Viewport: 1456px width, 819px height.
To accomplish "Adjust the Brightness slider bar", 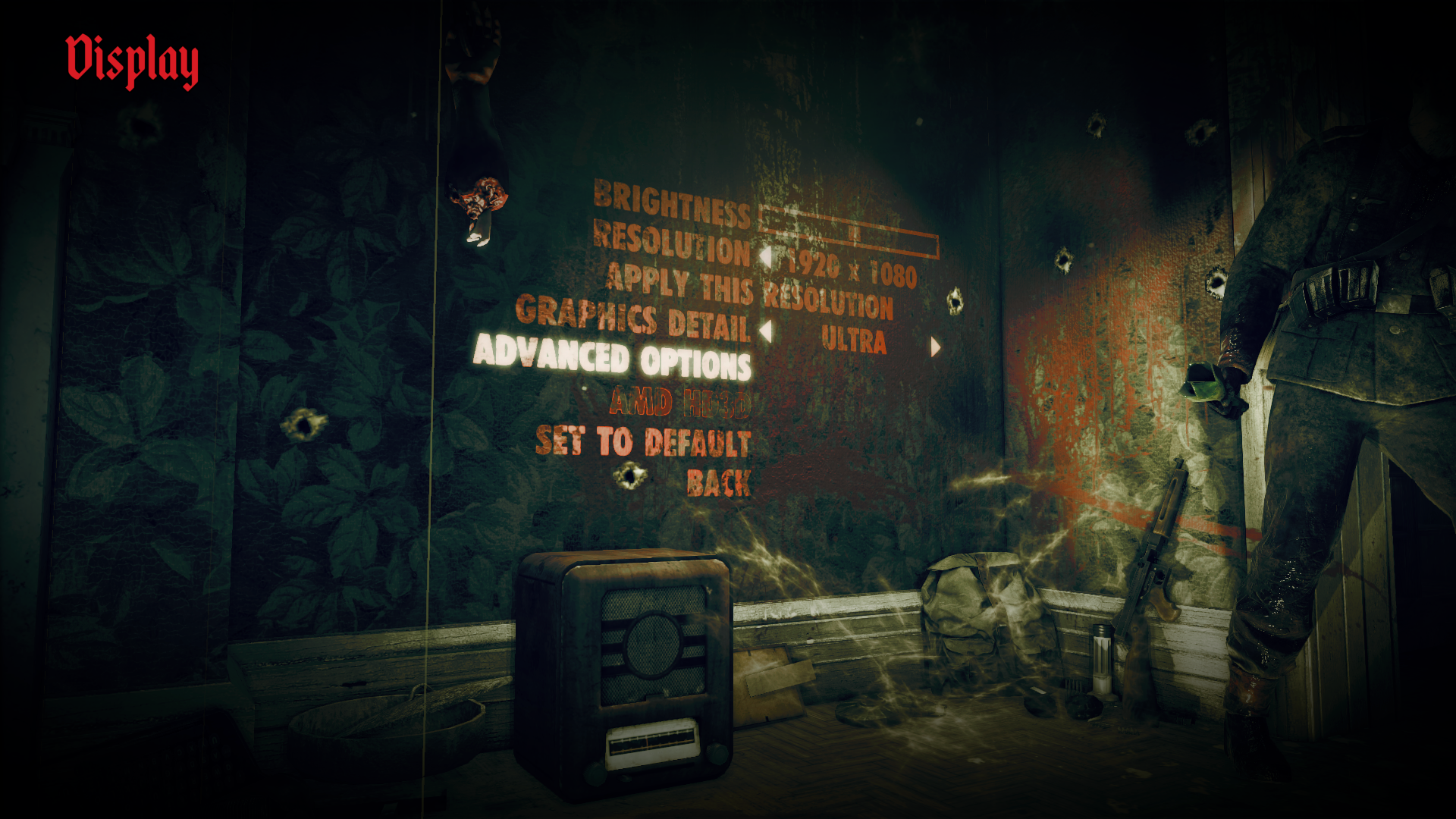I will [848, 231].
